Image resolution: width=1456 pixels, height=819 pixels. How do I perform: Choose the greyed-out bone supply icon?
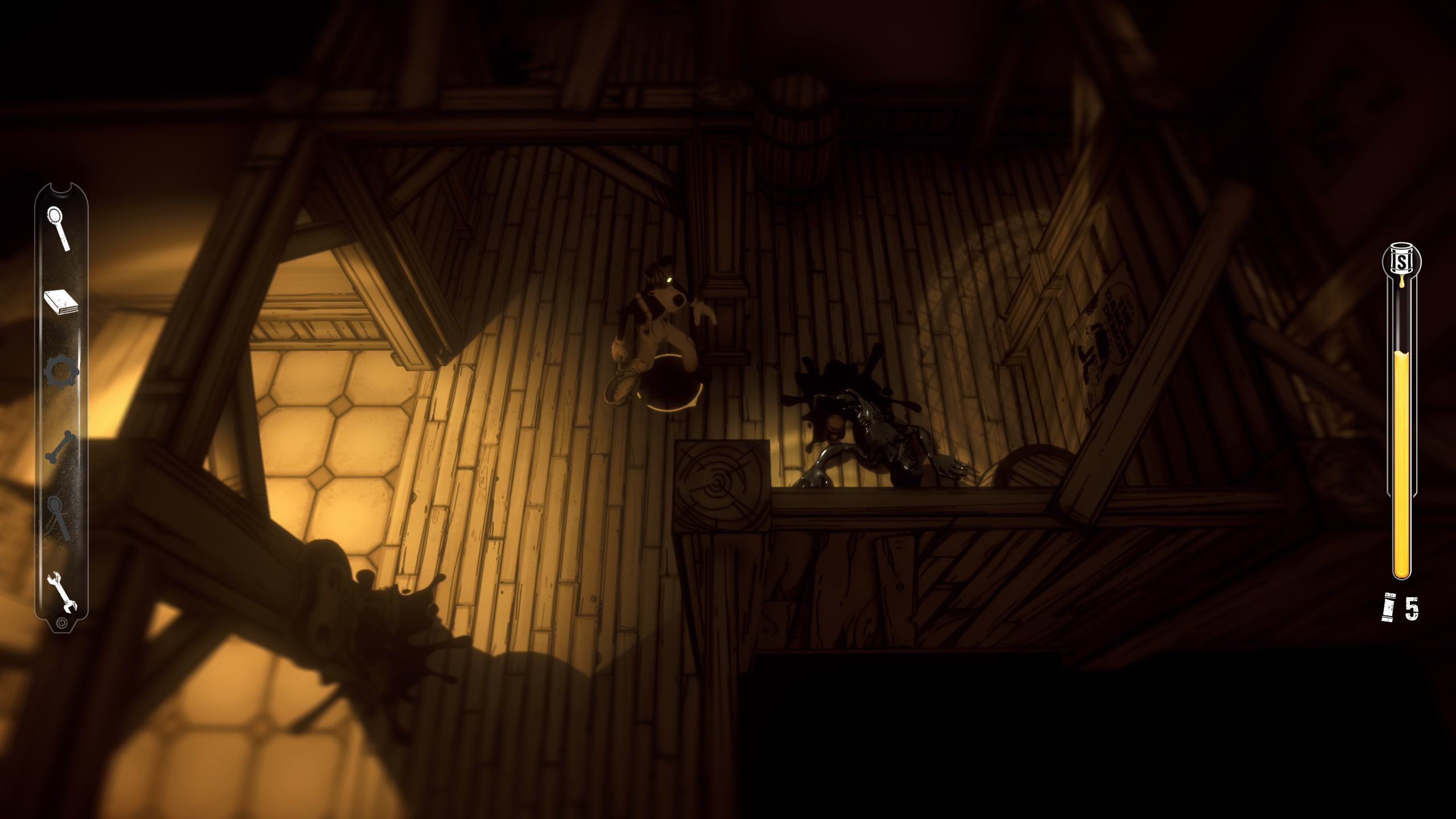pos(60,447)
